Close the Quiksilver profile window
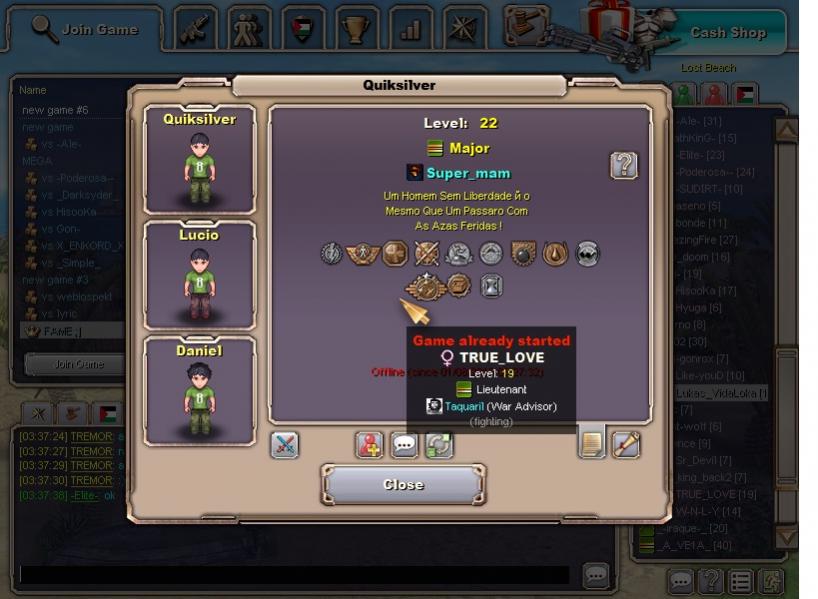This screenshot has width=818, height=599. coord(403,485)
